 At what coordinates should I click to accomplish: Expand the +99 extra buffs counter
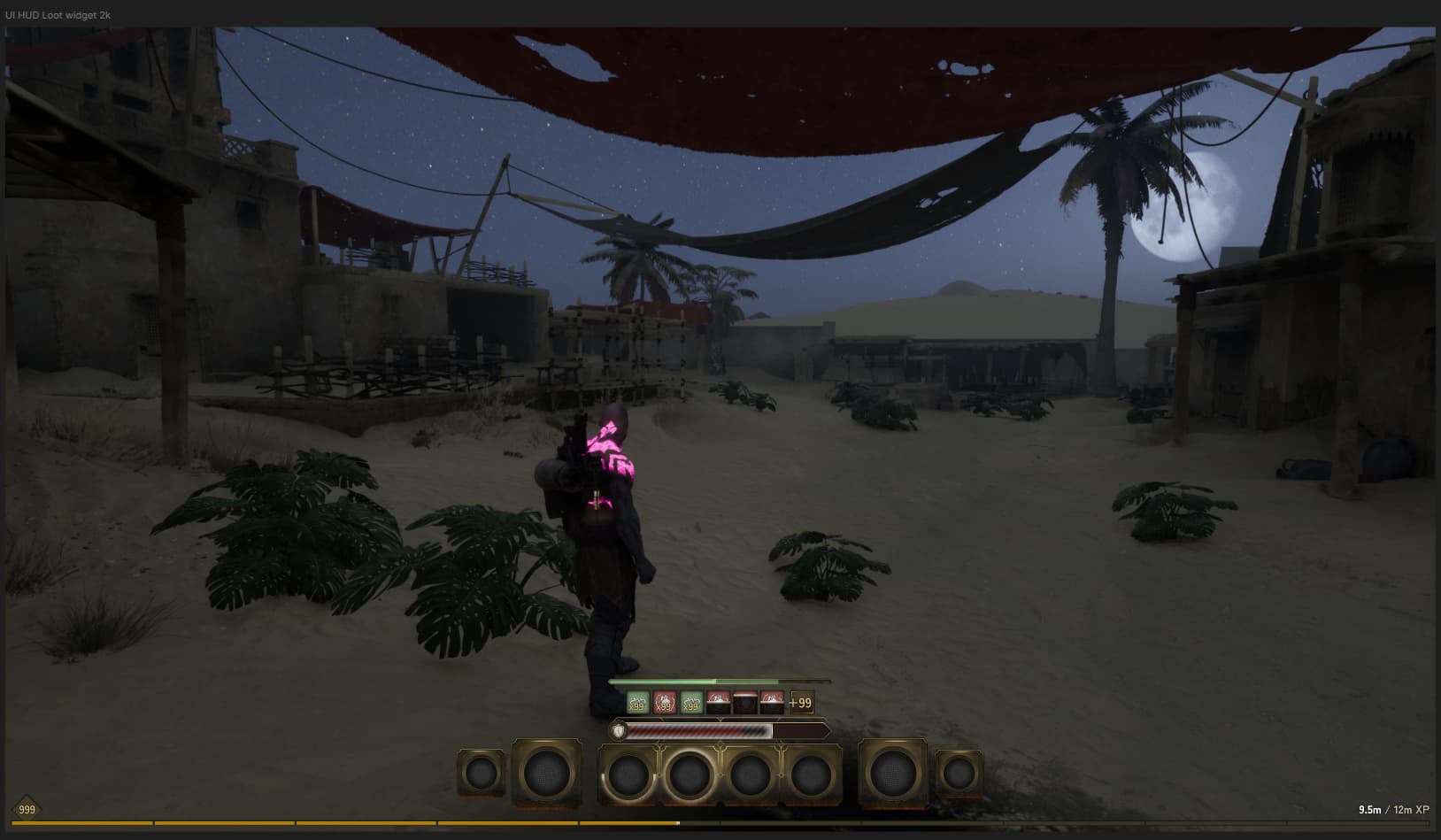tap(800, 703)
